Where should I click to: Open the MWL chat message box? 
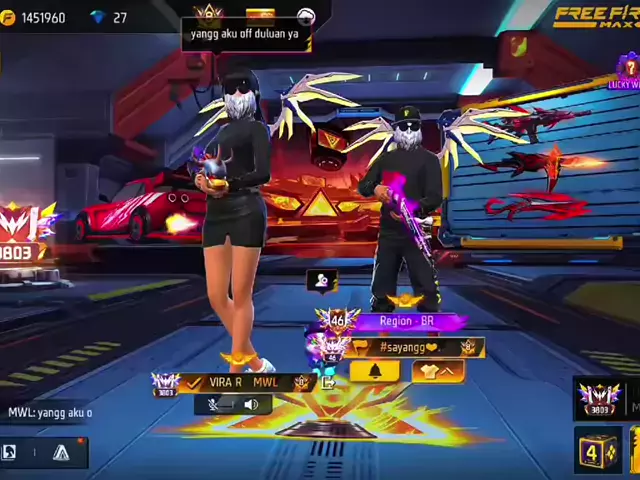click(x=50, y=412)
